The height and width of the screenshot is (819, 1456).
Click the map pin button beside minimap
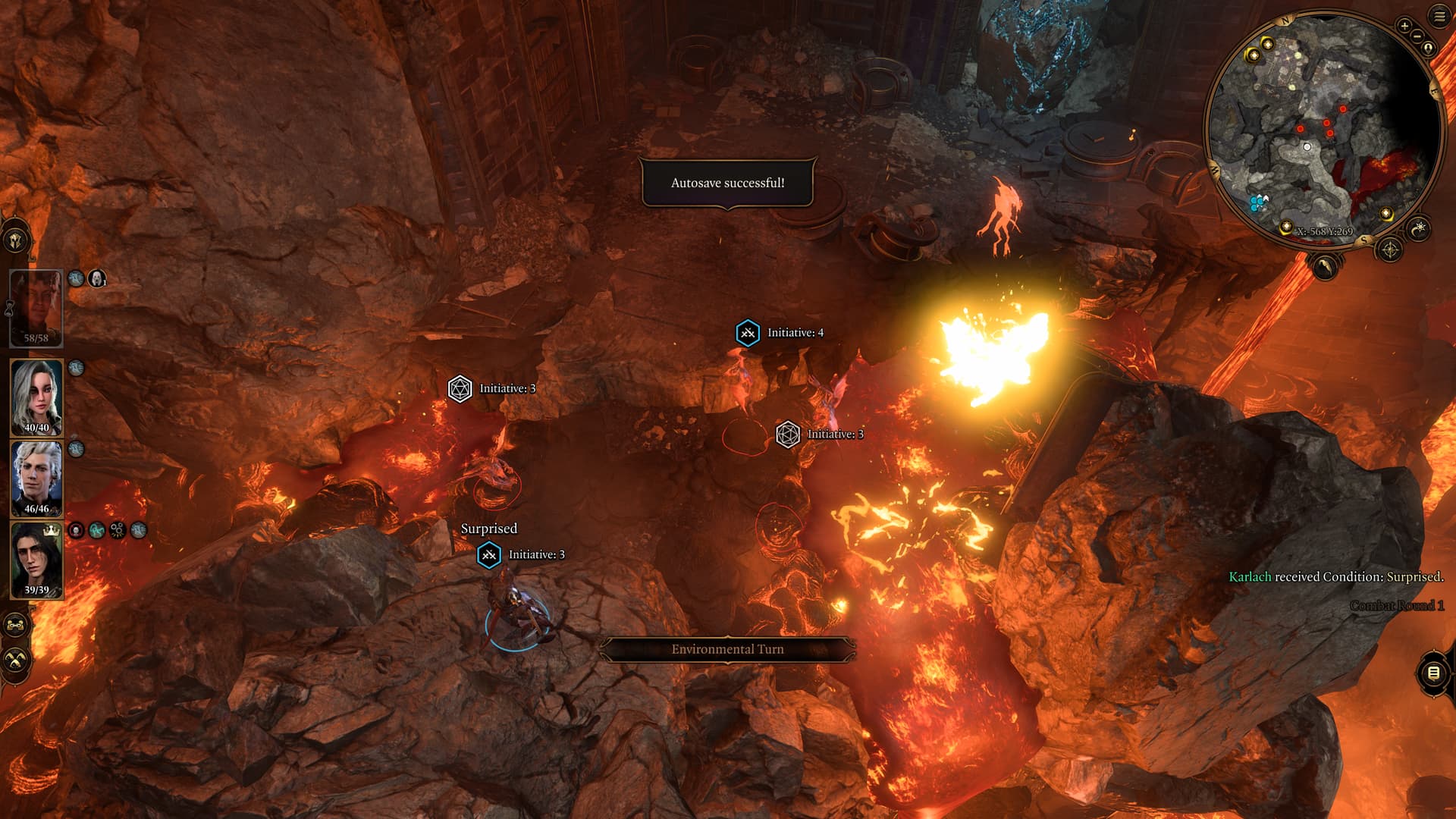point(1428,49)
